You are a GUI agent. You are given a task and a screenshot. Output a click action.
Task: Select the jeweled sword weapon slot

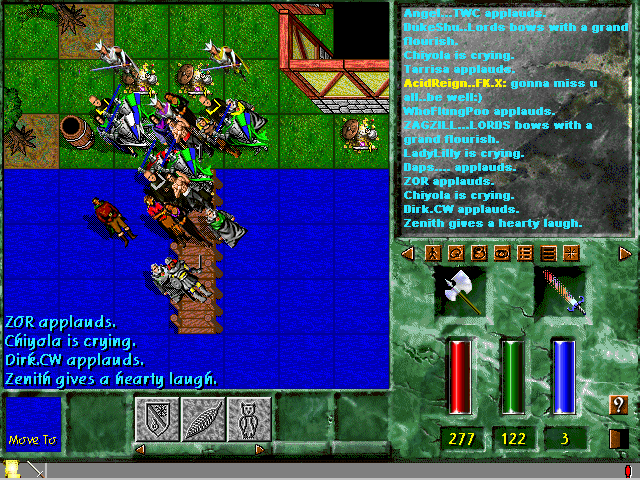tap(559, 294)
